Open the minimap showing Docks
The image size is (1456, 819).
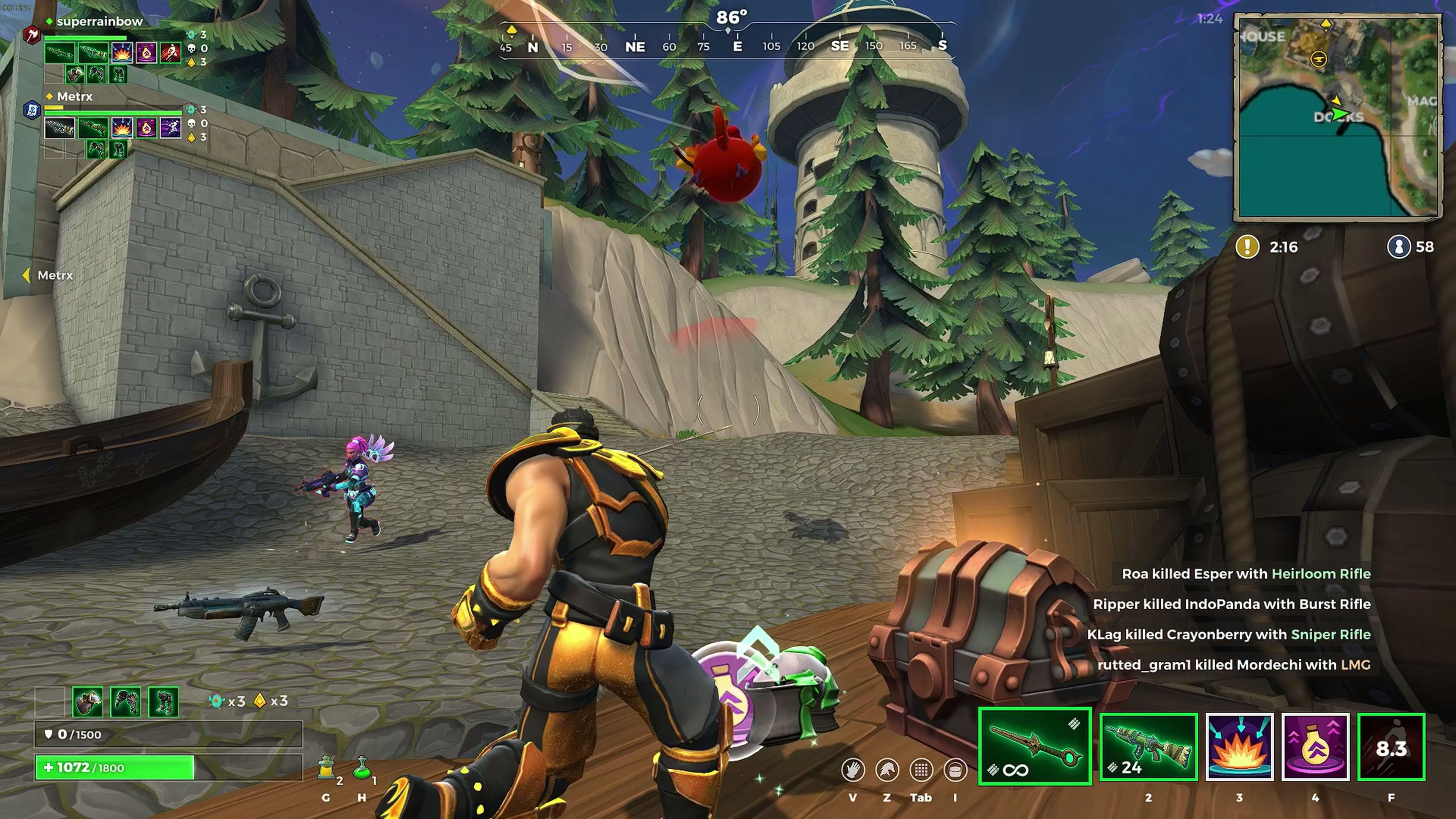pos(1337,117)
